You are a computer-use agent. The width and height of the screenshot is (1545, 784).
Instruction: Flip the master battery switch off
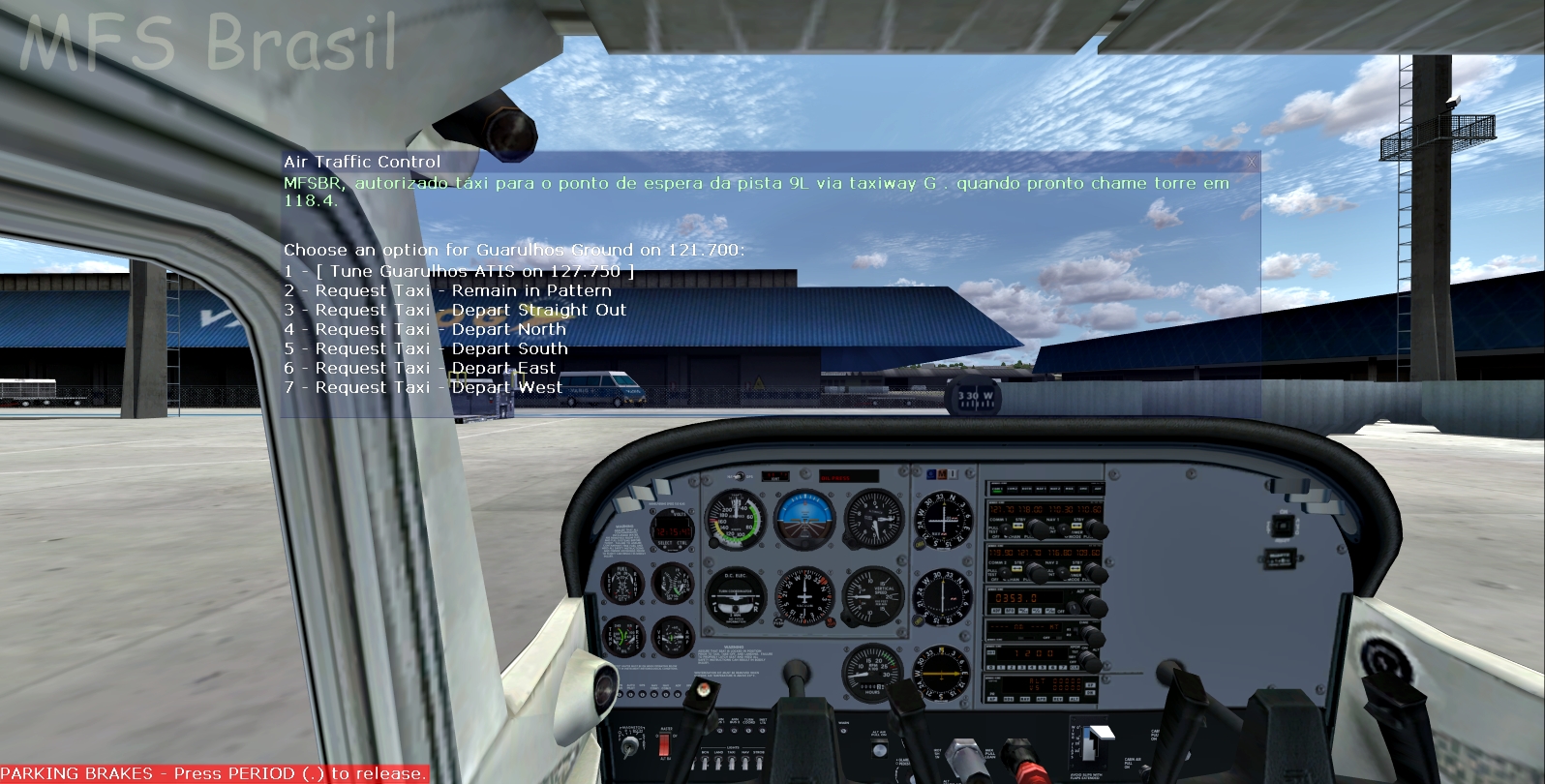(x=665, y=744)
